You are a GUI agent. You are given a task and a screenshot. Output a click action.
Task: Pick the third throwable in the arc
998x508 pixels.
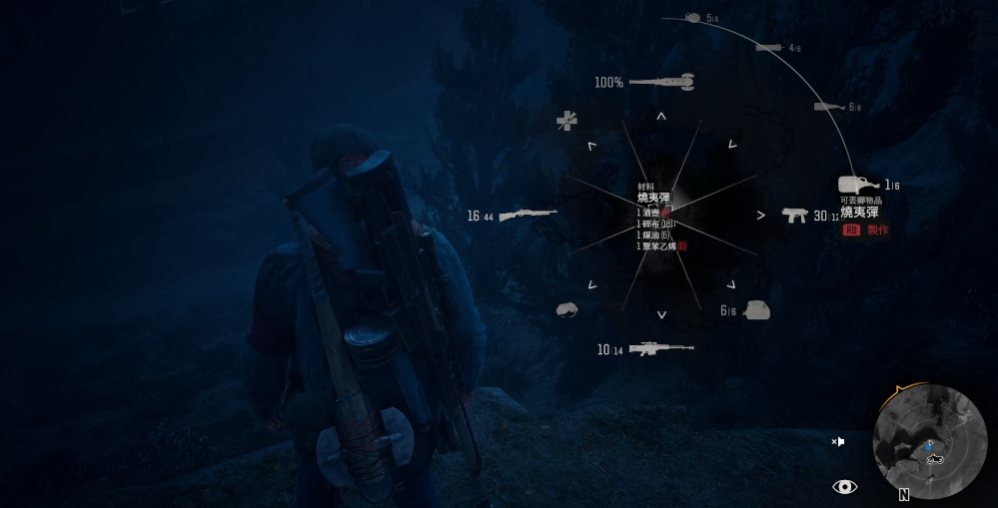click(829, 107)
